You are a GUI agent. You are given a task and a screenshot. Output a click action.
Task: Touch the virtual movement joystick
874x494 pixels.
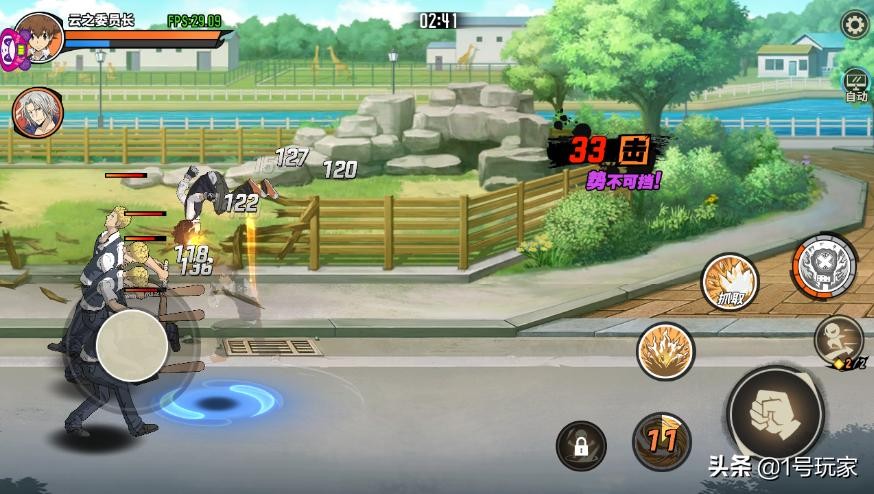pos(132,345)
